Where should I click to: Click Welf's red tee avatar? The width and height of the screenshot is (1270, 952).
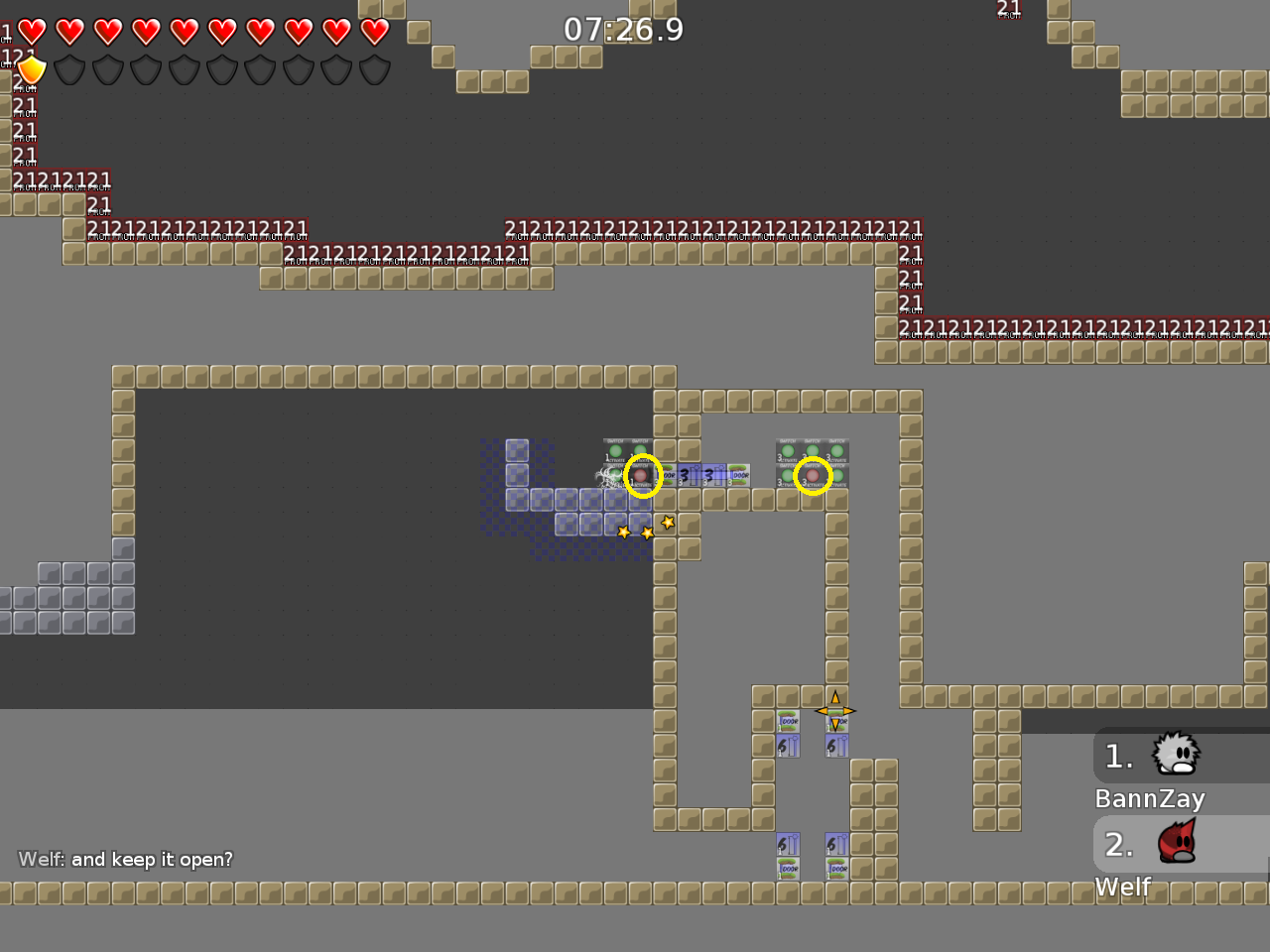pyautogui.click(x=1179, y=844)
